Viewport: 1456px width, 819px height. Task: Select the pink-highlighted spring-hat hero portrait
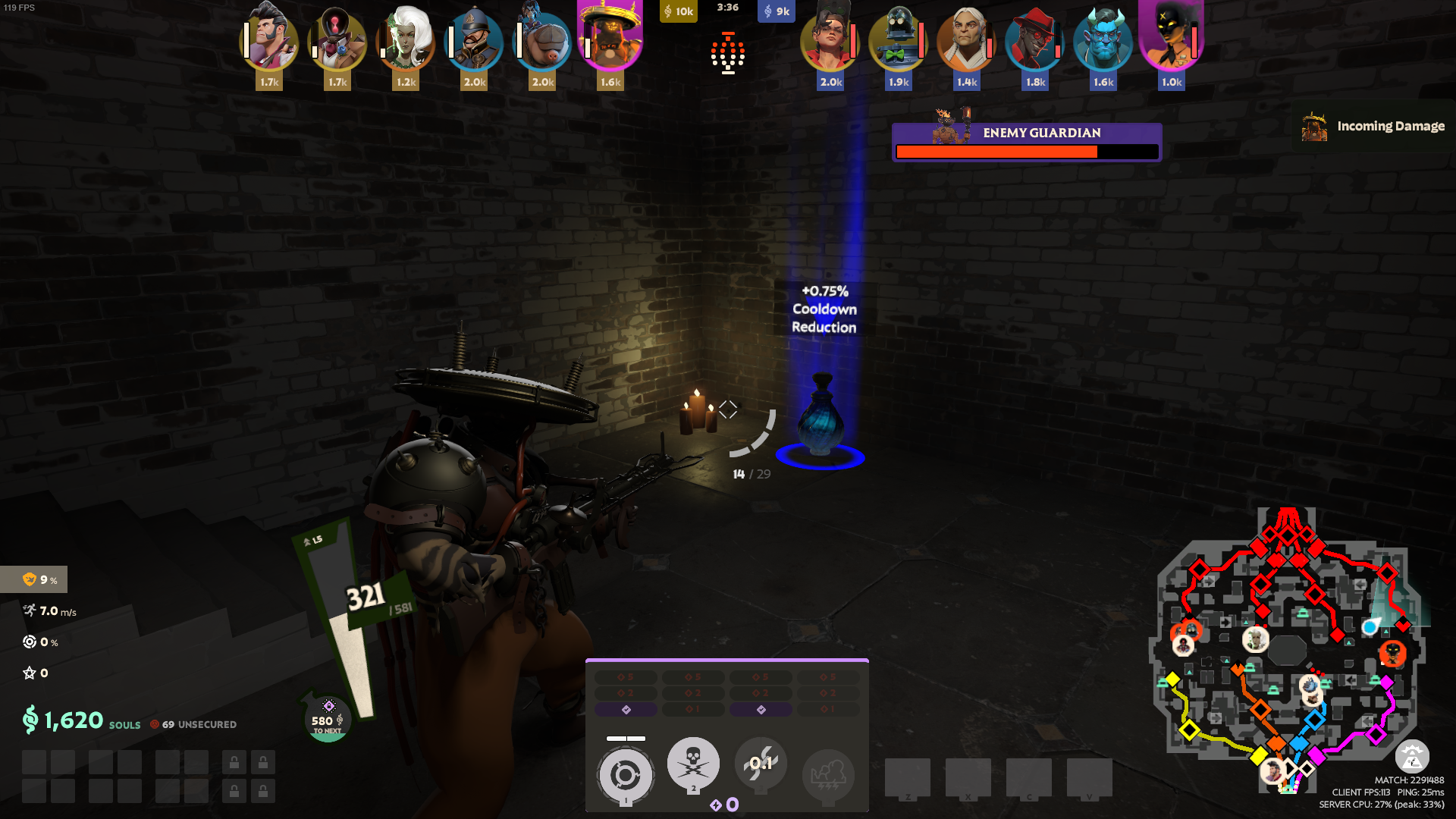click(610, 39)
